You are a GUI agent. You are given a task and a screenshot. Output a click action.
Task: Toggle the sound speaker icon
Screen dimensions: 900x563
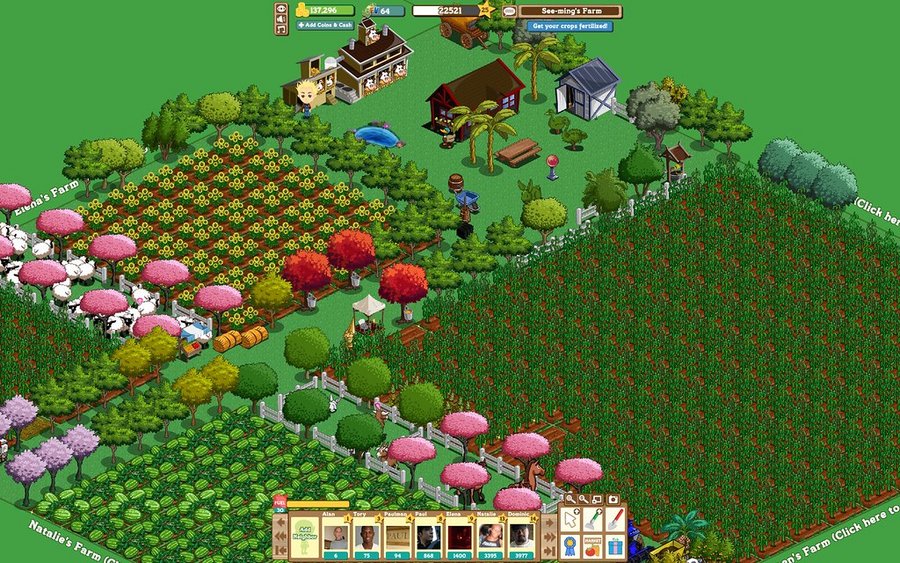(281, 19)
